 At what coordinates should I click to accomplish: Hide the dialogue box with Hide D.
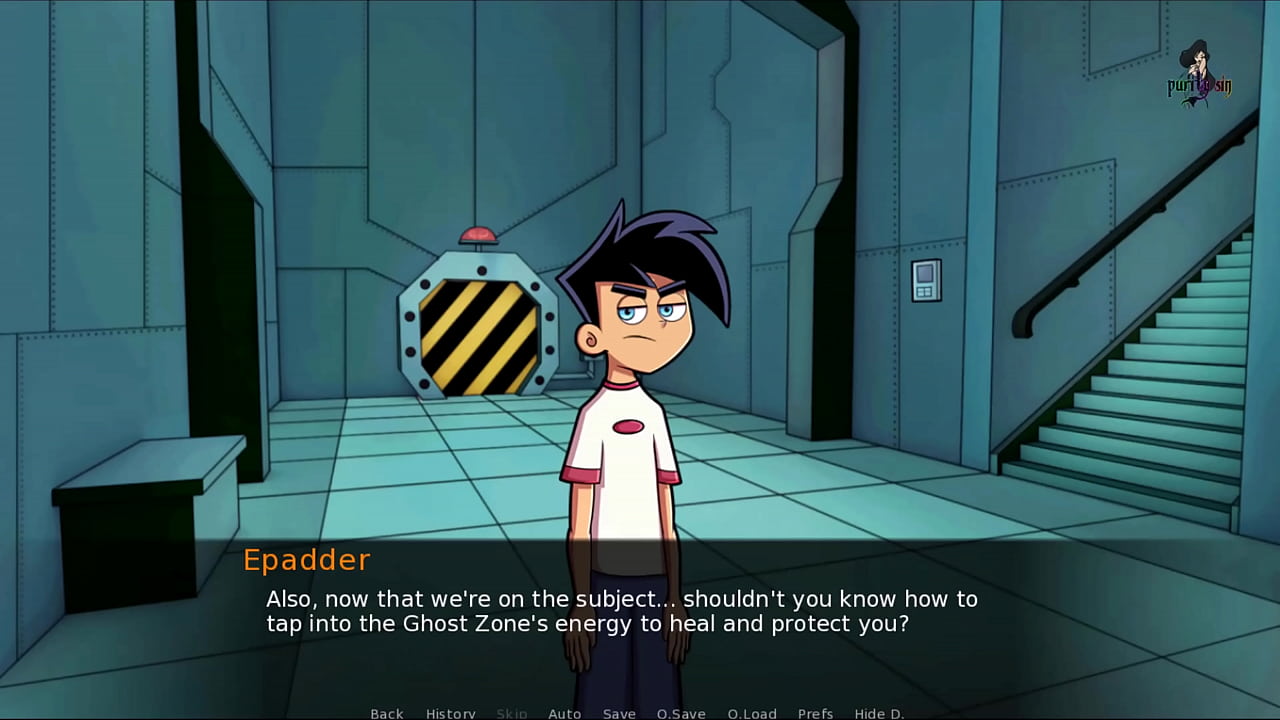coord(879,713)
